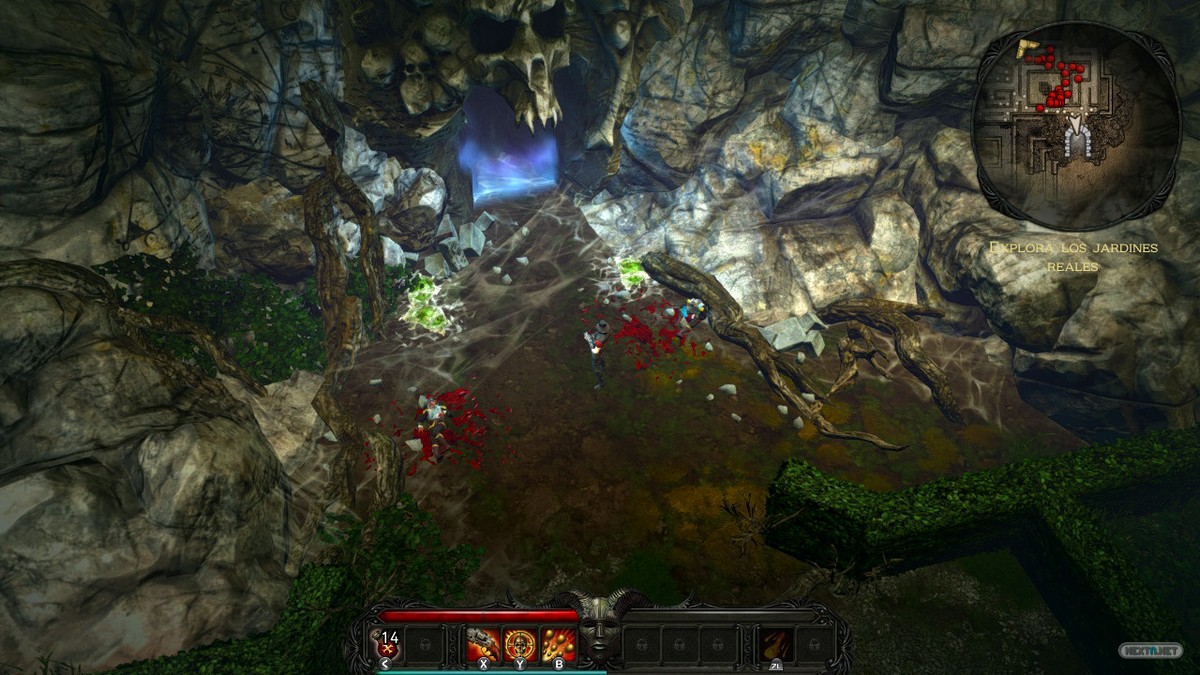This screenshot has height=675, width=1200.
Task: Use the skull crosshair target ability
Action: click(x=520, y=645)
